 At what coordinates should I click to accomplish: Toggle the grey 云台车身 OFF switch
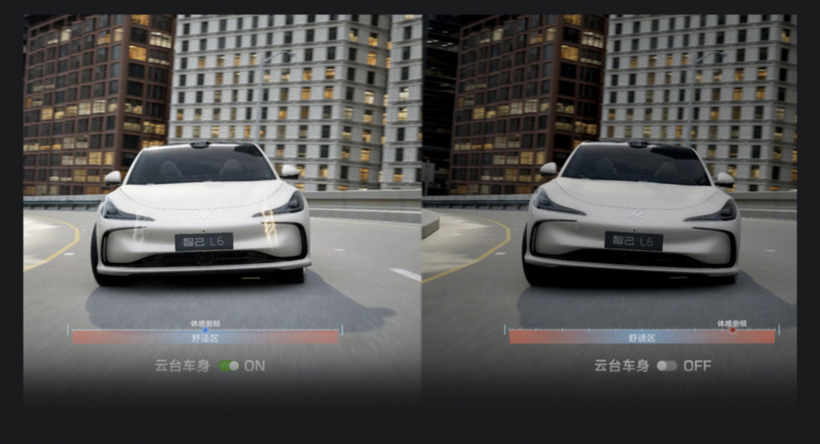(x=666, y=366)
